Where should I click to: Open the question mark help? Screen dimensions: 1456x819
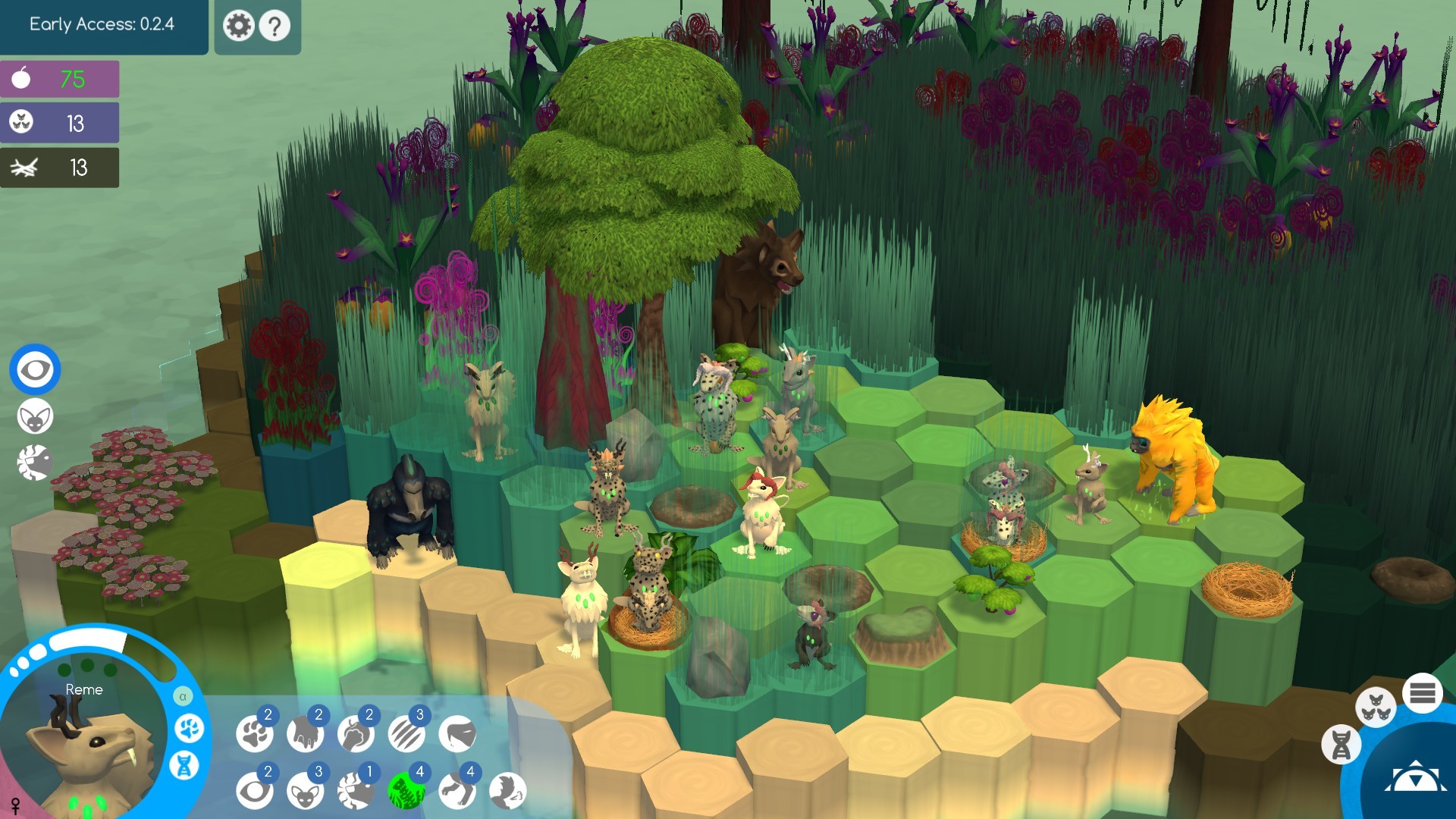pos(275,26)
